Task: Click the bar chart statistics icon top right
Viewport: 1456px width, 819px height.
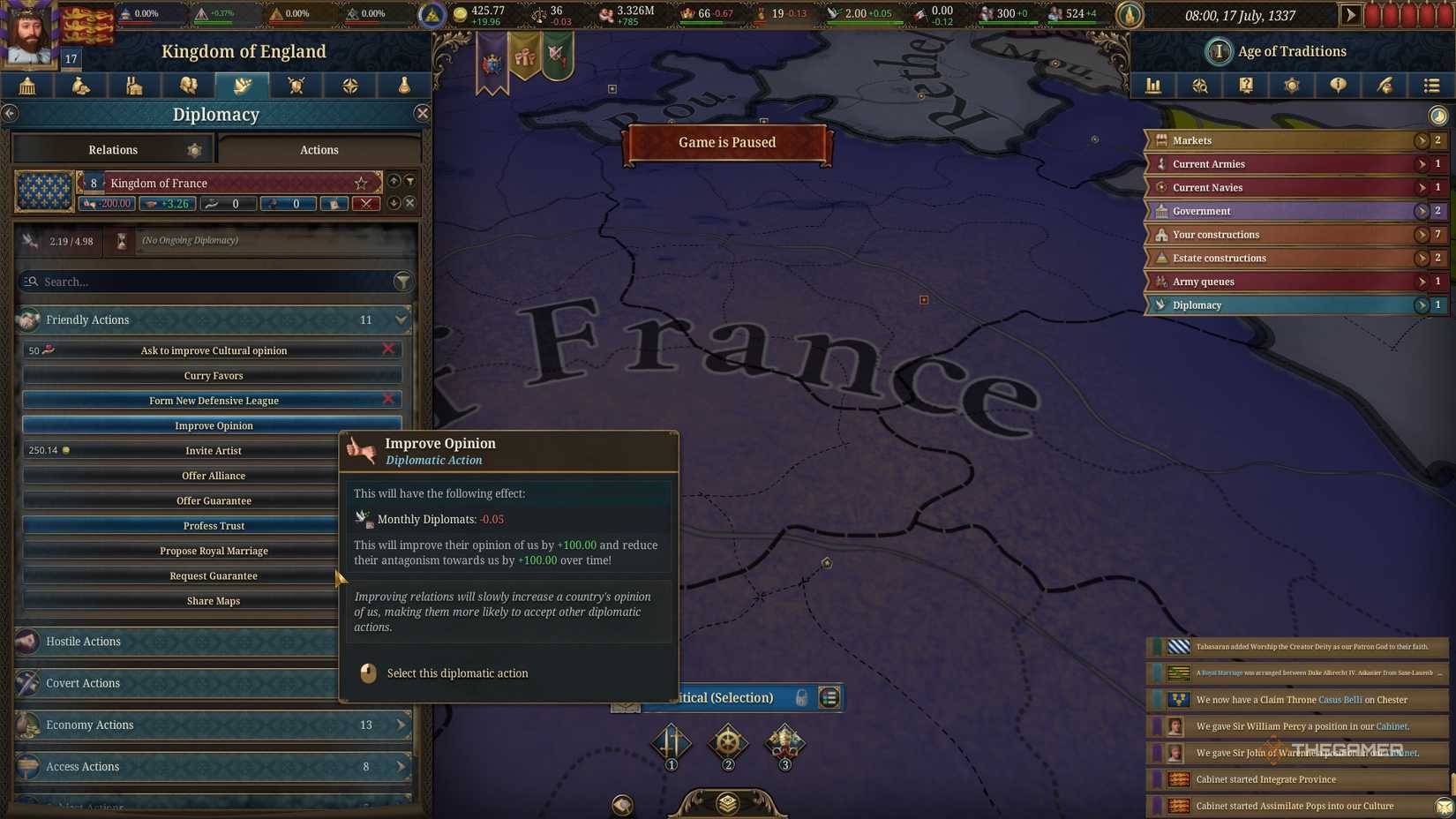Action: coord(1153,86)
